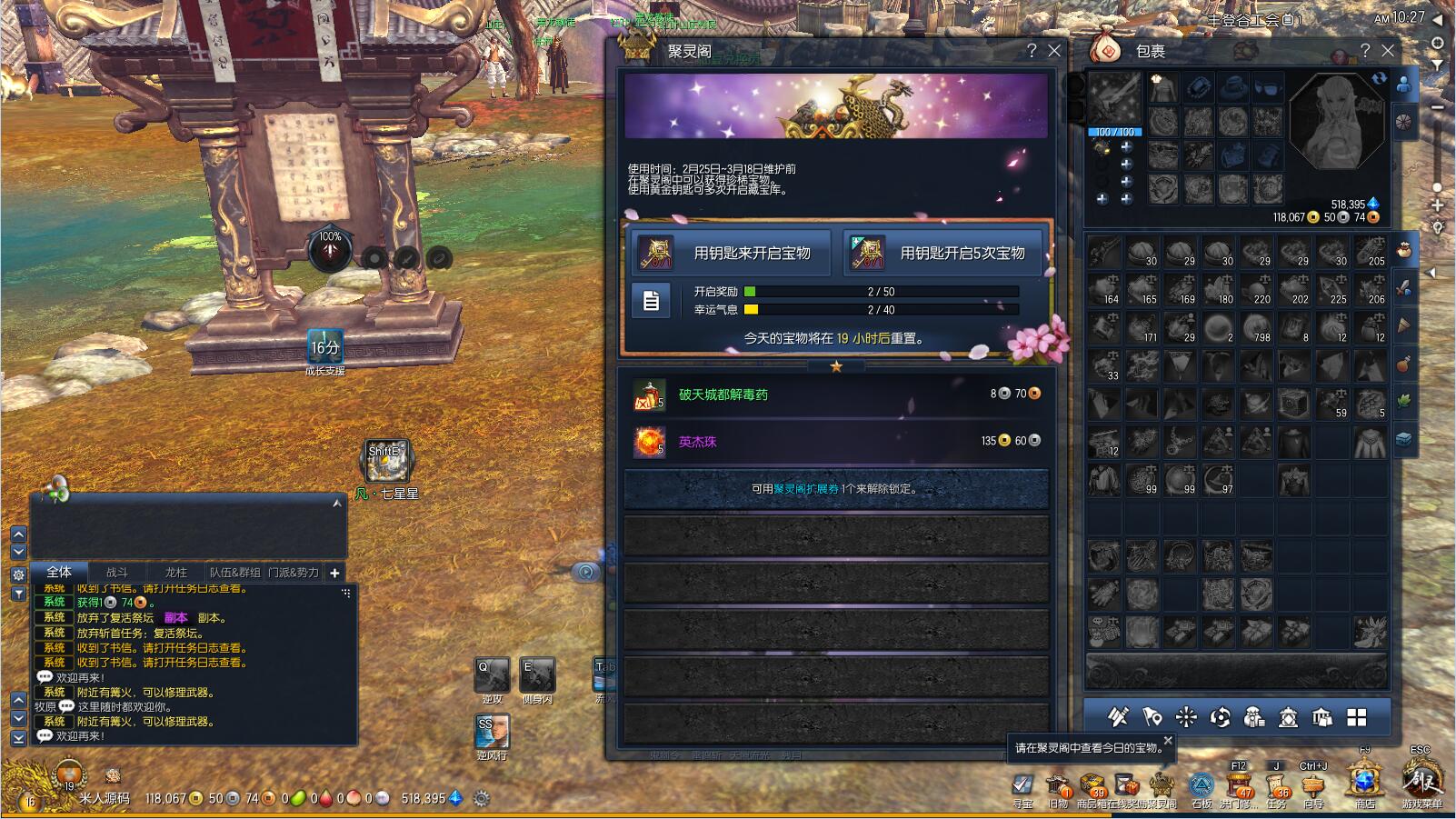
Task: Open the reward list document icon
Action: 651,301
